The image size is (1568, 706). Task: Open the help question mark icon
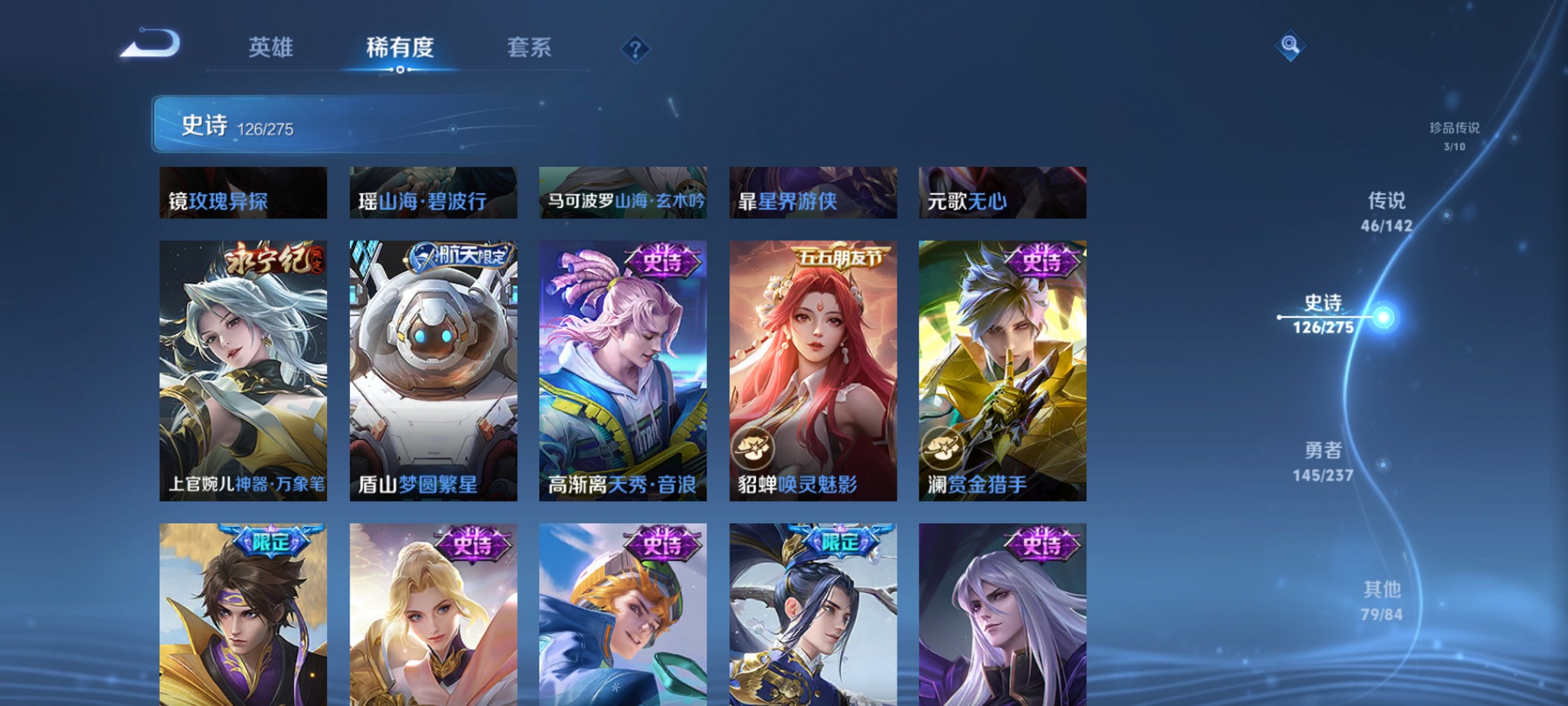coord(635,51)
